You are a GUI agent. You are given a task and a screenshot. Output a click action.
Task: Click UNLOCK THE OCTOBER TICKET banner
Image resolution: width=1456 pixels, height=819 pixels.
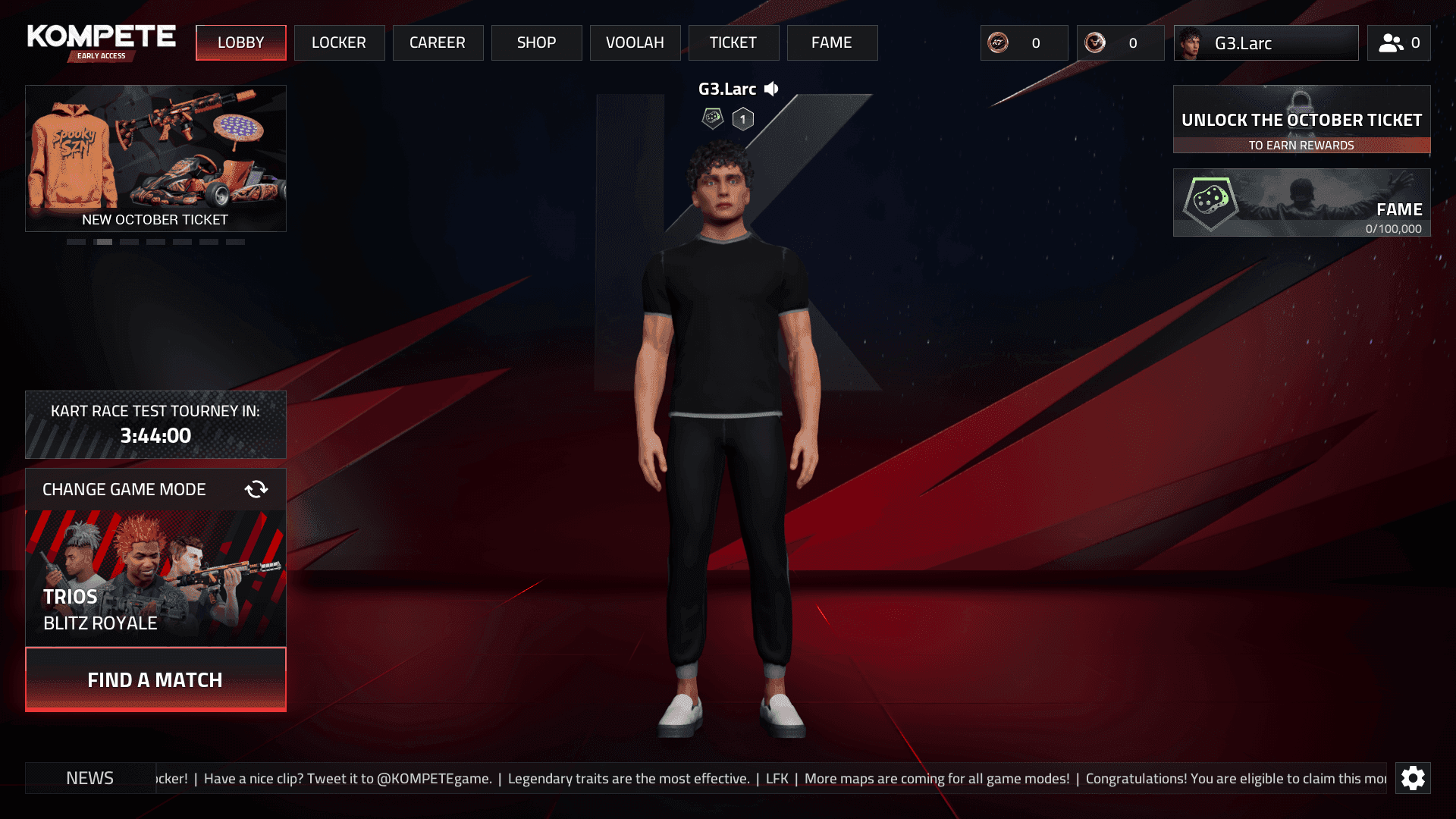point(1301,120)
